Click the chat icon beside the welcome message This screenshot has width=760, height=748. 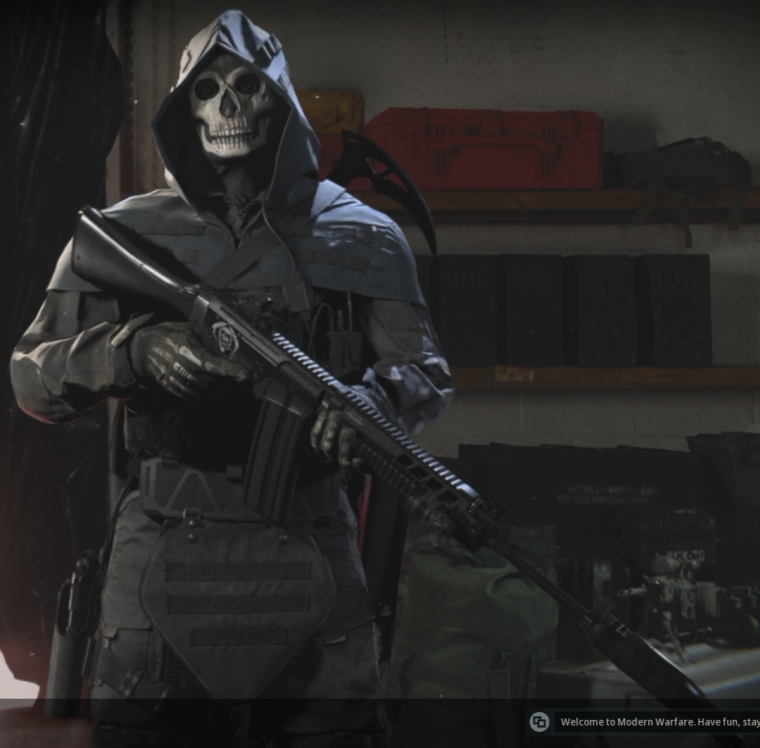point(539,722)
